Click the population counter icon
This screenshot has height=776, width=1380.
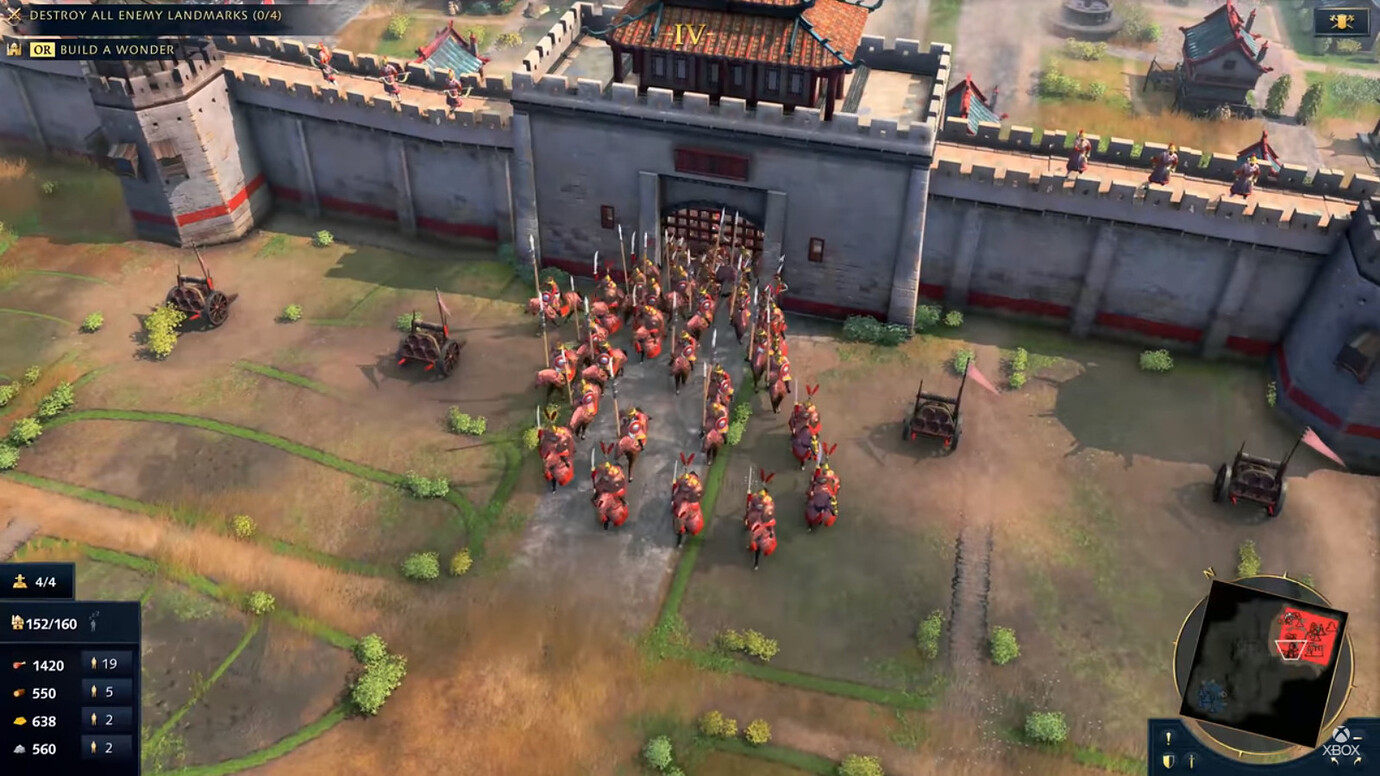[x=17, y=624]
